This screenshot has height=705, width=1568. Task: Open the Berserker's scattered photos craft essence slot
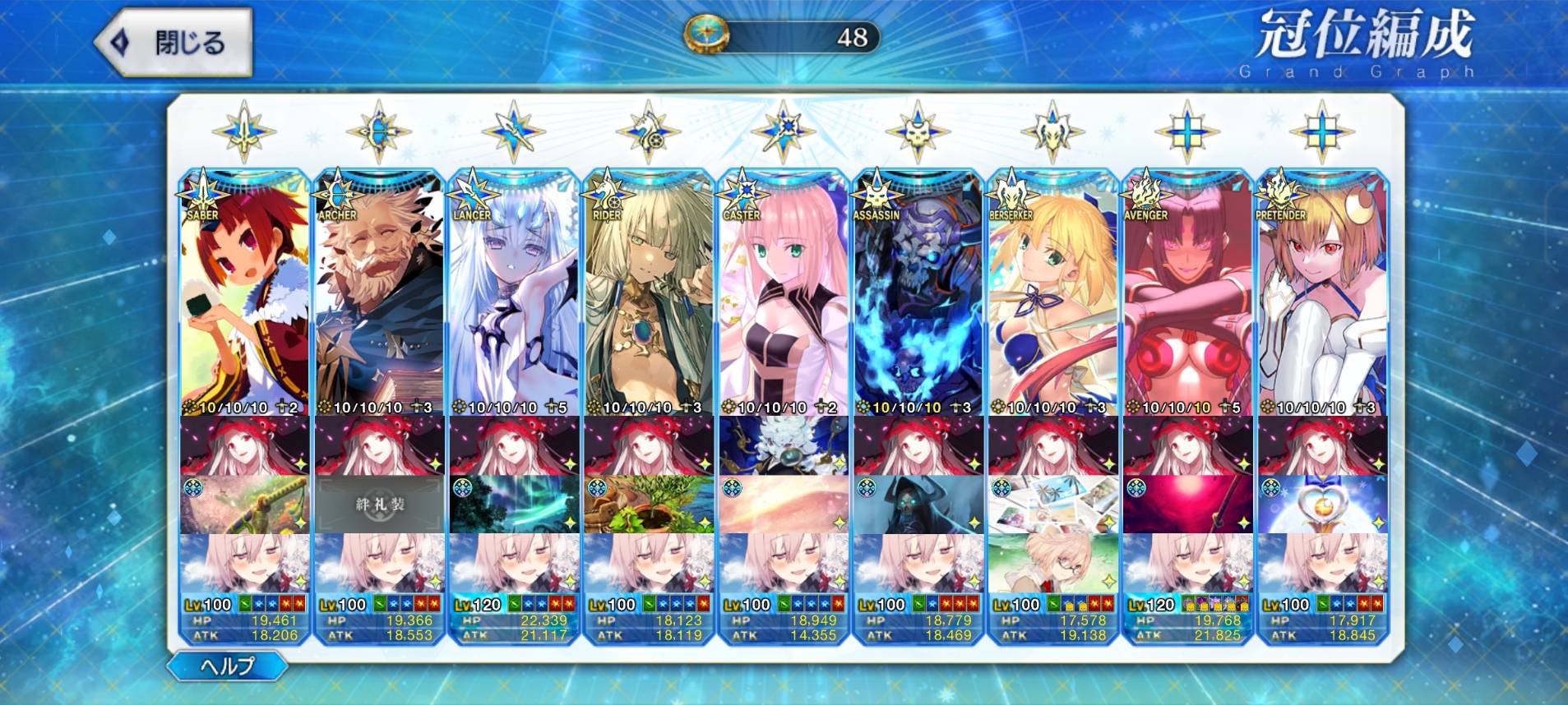[x=1054, y=504]
